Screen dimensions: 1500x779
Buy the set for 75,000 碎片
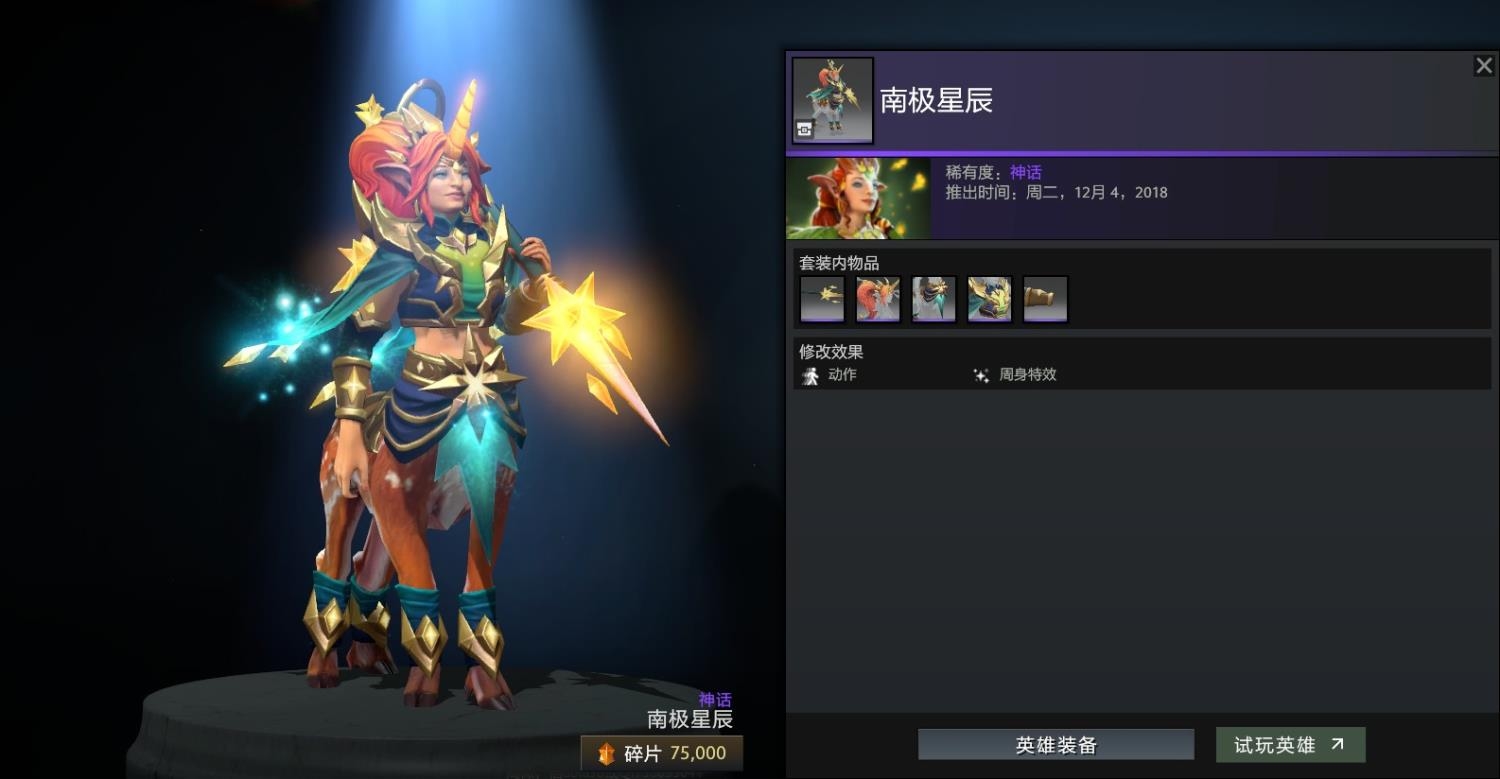tap(662, 753)
